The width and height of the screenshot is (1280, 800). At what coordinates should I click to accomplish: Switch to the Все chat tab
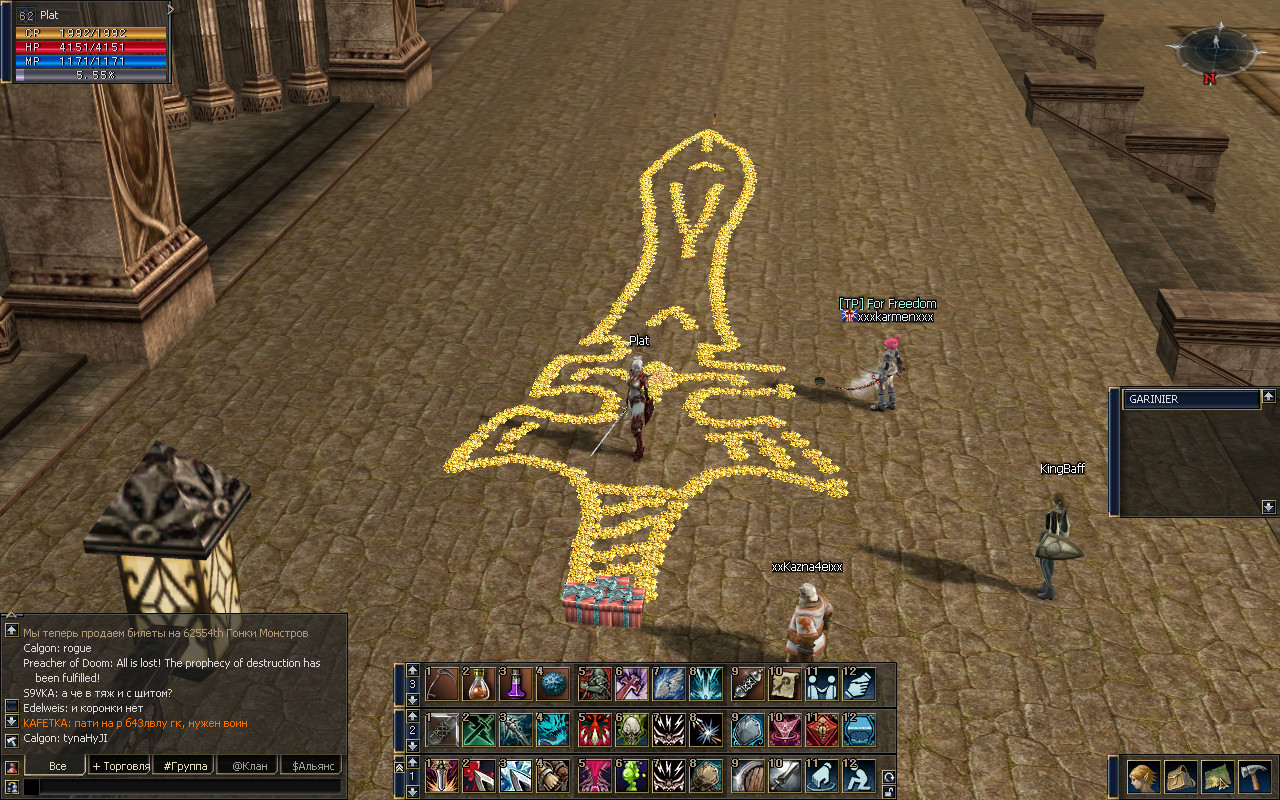pos(57,766)
